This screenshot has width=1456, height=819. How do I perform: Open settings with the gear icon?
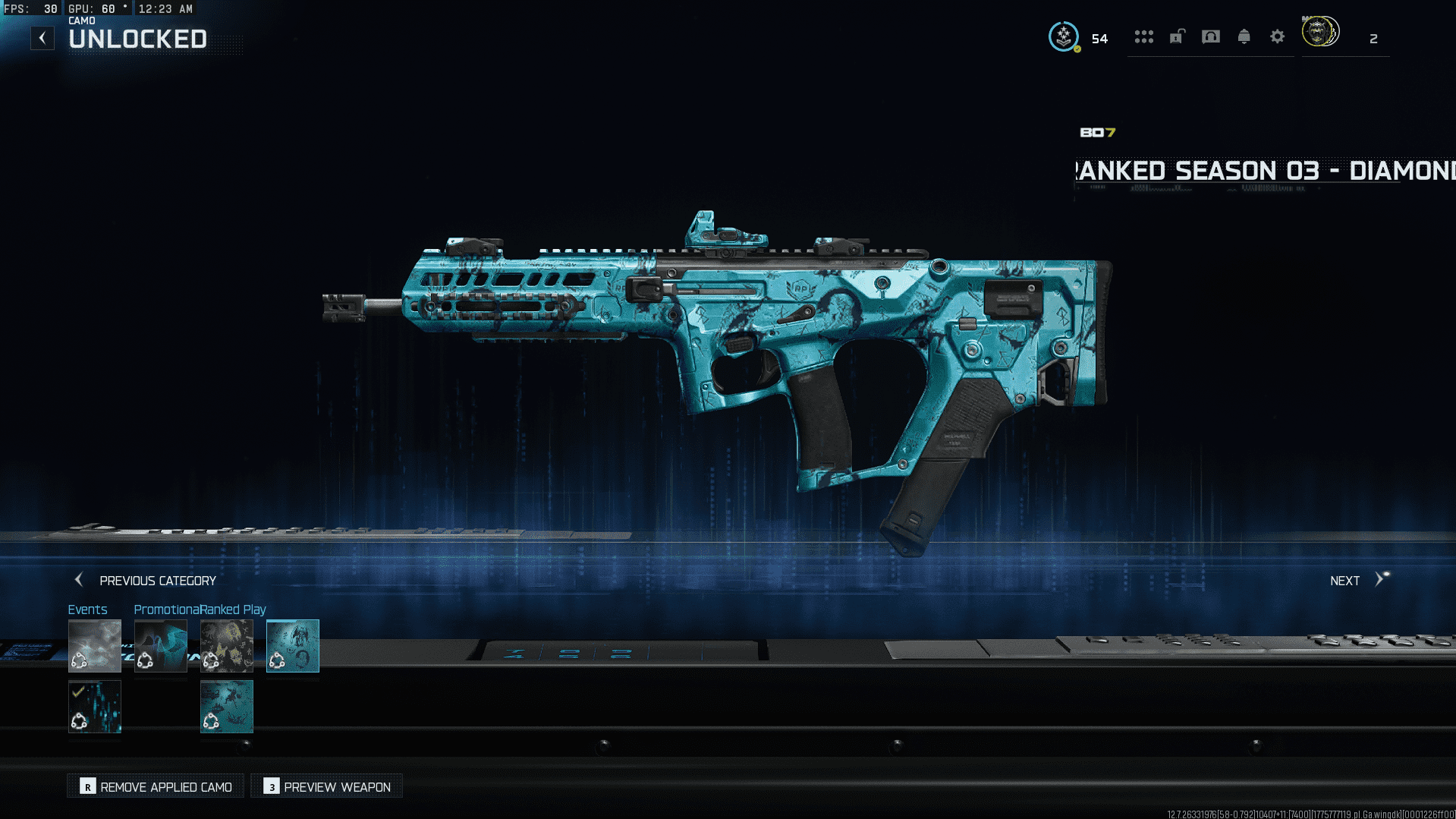point(1277,37)
